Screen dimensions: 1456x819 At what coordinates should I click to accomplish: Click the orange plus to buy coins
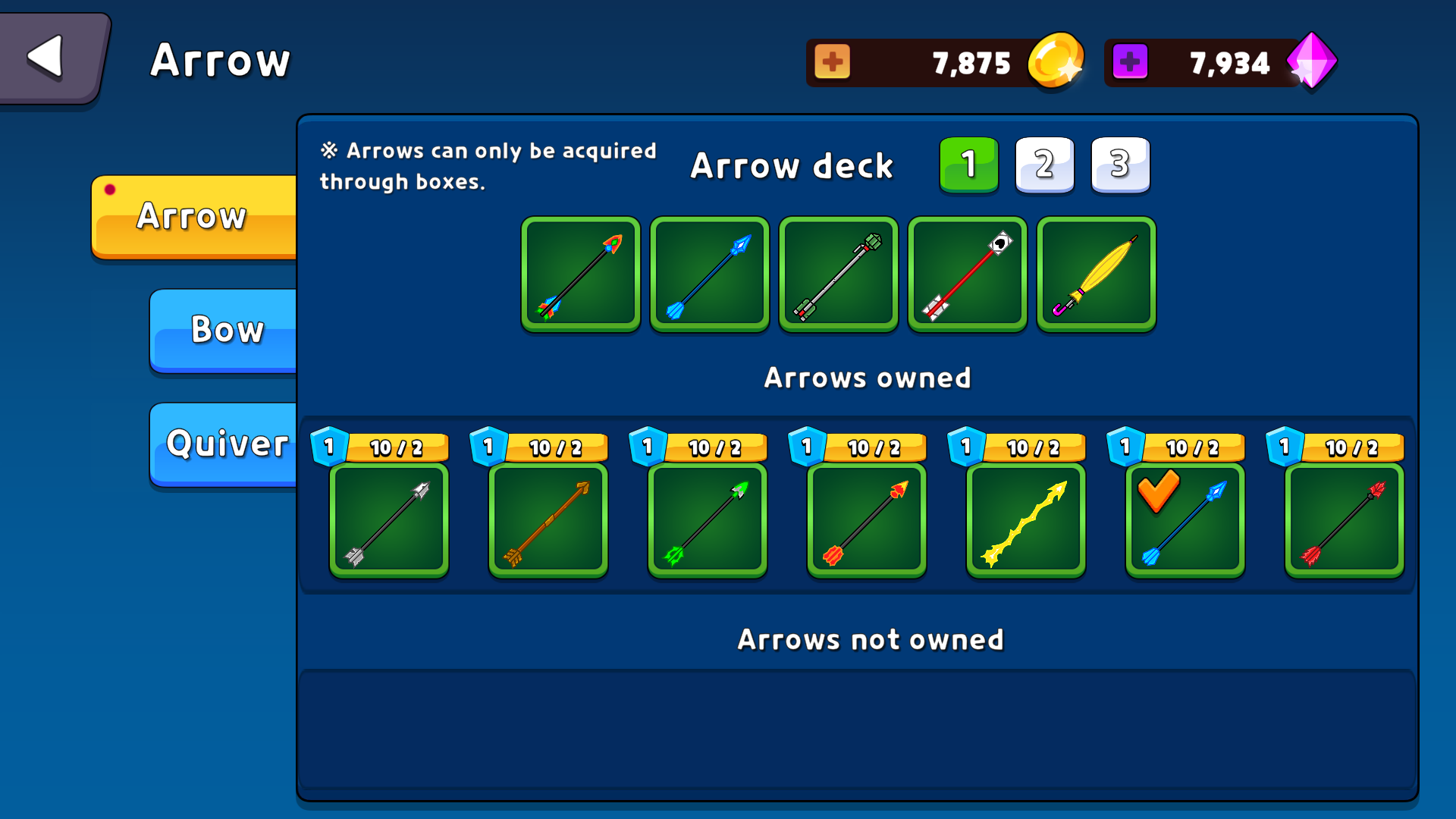[833, 62]
